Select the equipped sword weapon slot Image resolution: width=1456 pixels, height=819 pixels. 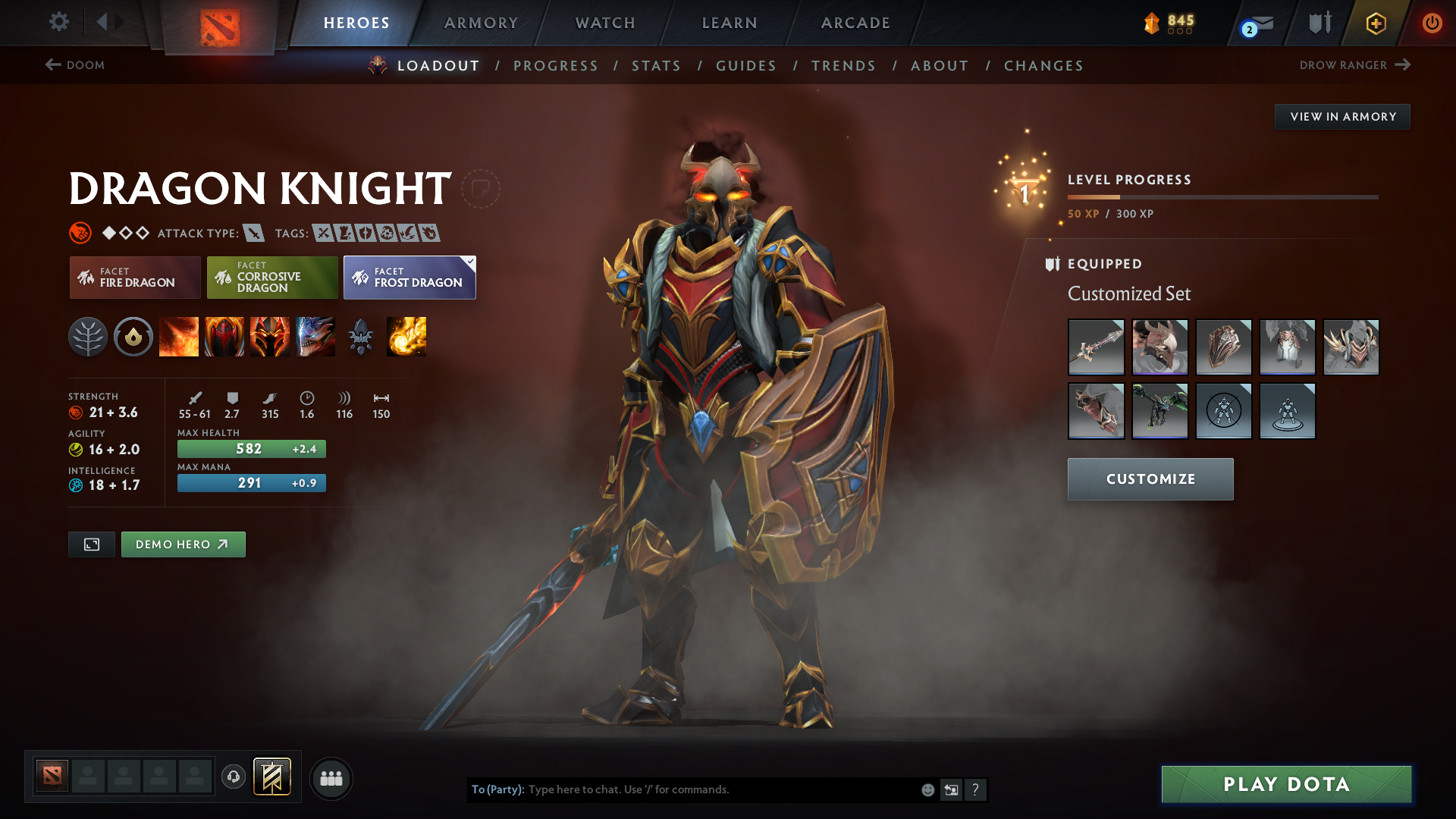pos(1096,347)
